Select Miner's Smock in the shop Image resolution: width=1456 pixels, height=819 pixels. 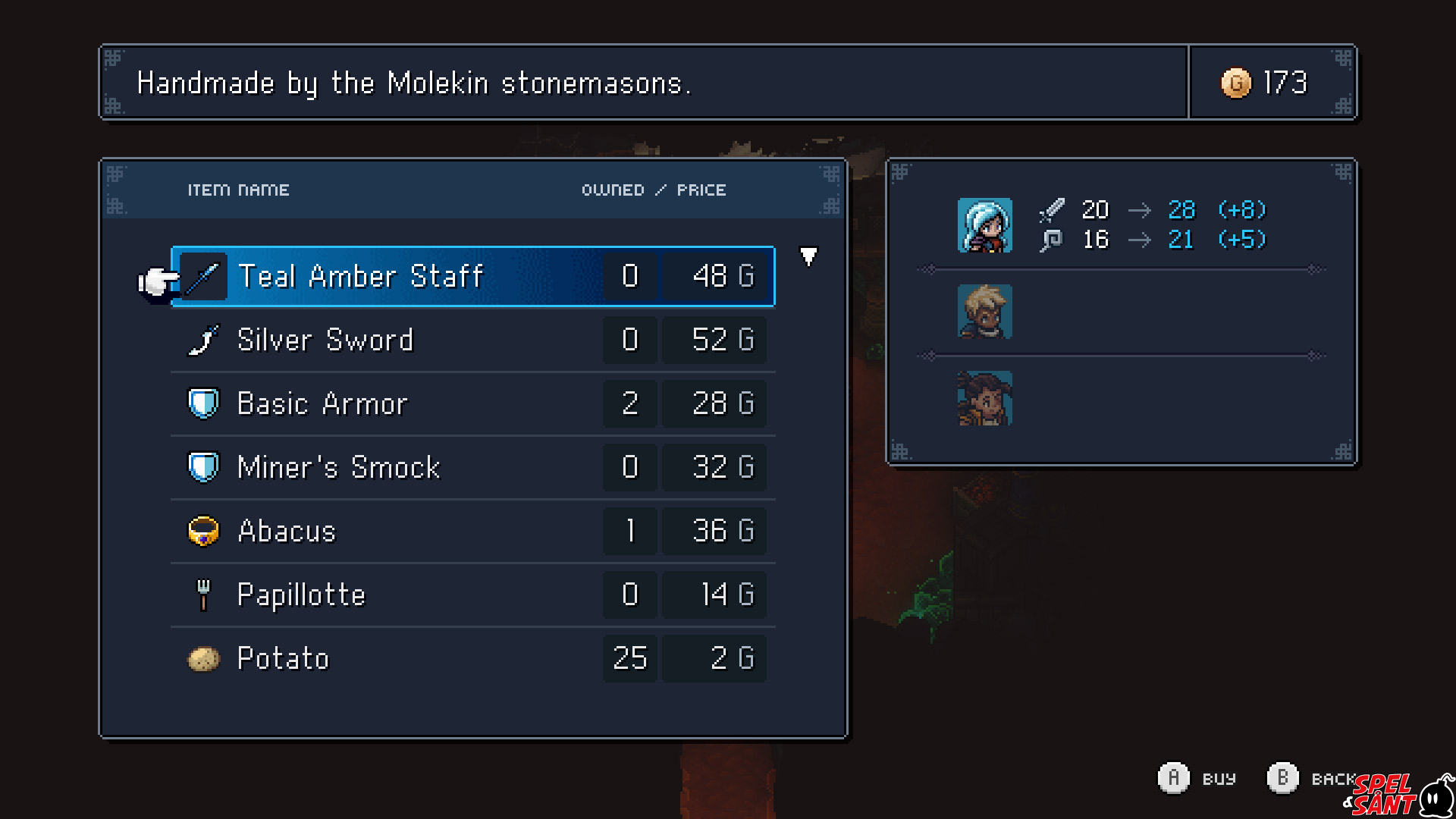pos(473,468)
